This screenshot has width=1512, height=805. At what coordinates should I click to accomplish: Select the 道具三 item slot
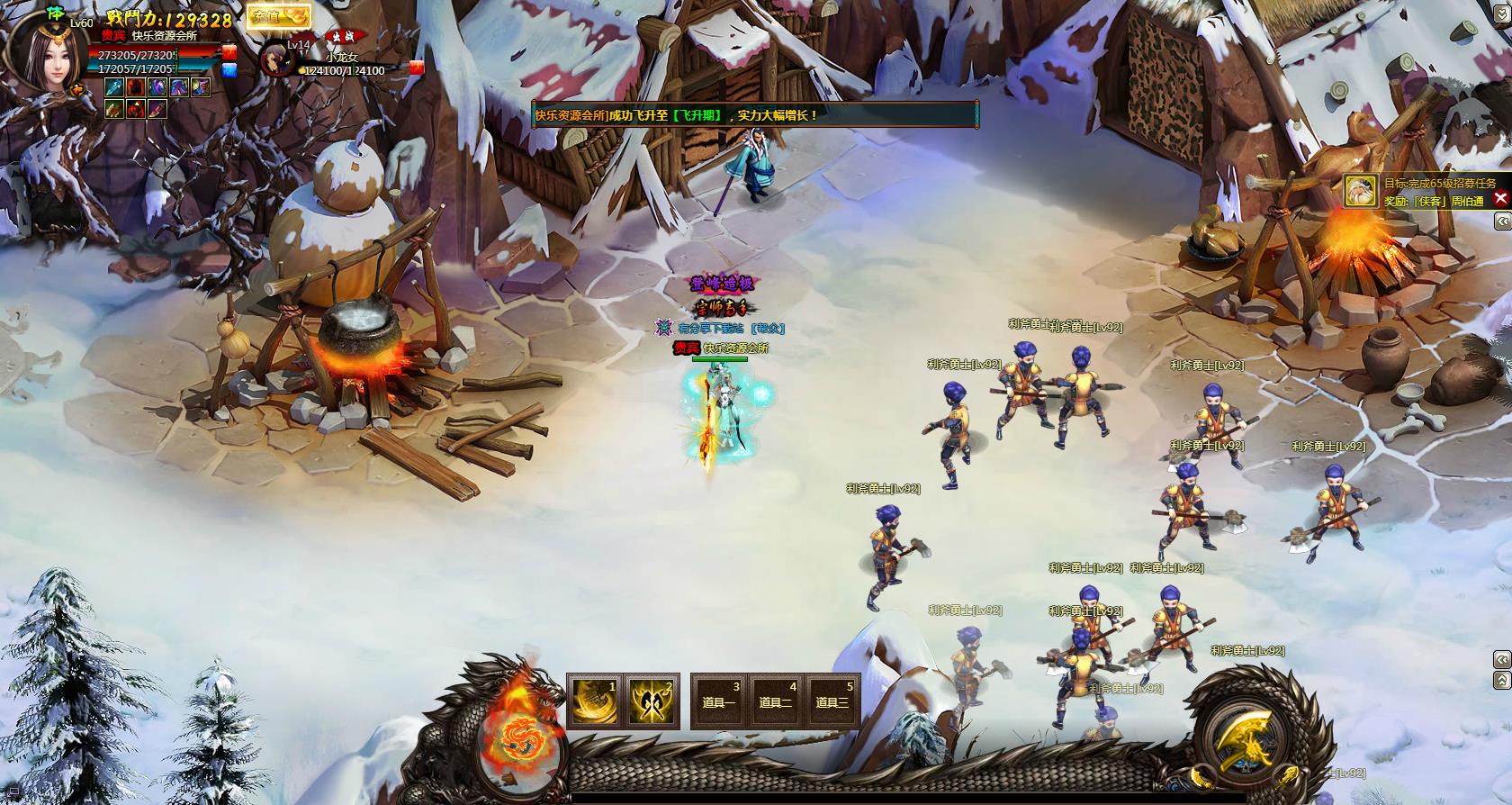click(831, 701)
